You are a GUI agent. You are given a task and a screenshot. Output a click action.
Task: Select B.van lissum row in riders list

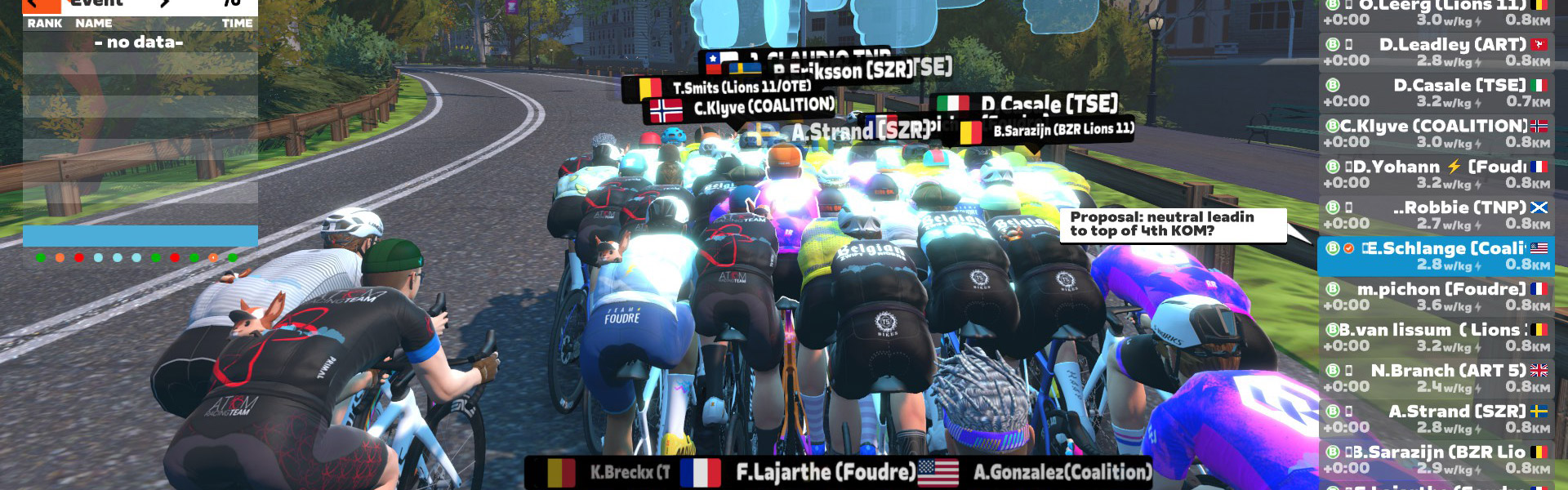click(x=1436, y=337)
